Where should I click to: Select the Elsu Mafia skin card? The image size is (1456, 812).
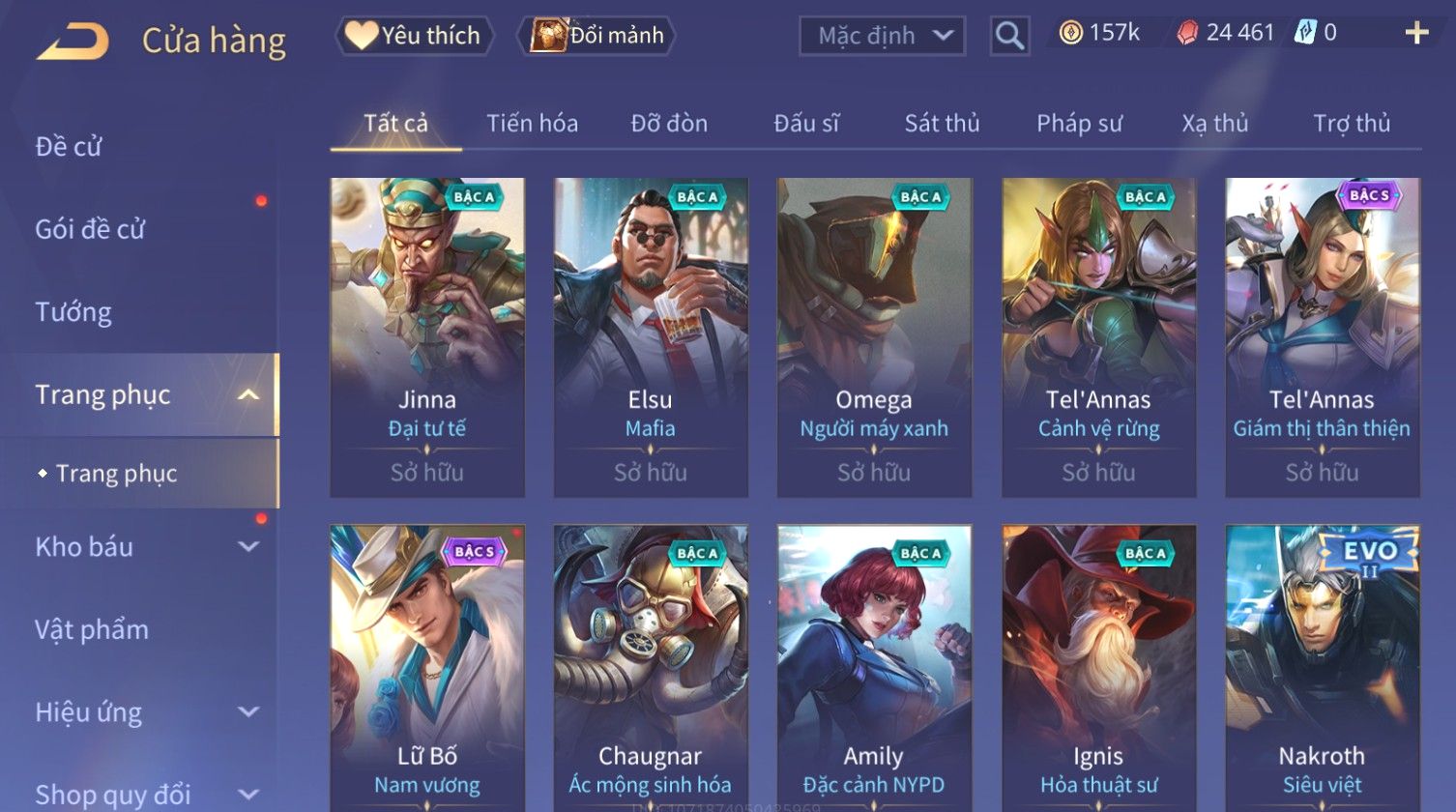[x=651, y=336]
